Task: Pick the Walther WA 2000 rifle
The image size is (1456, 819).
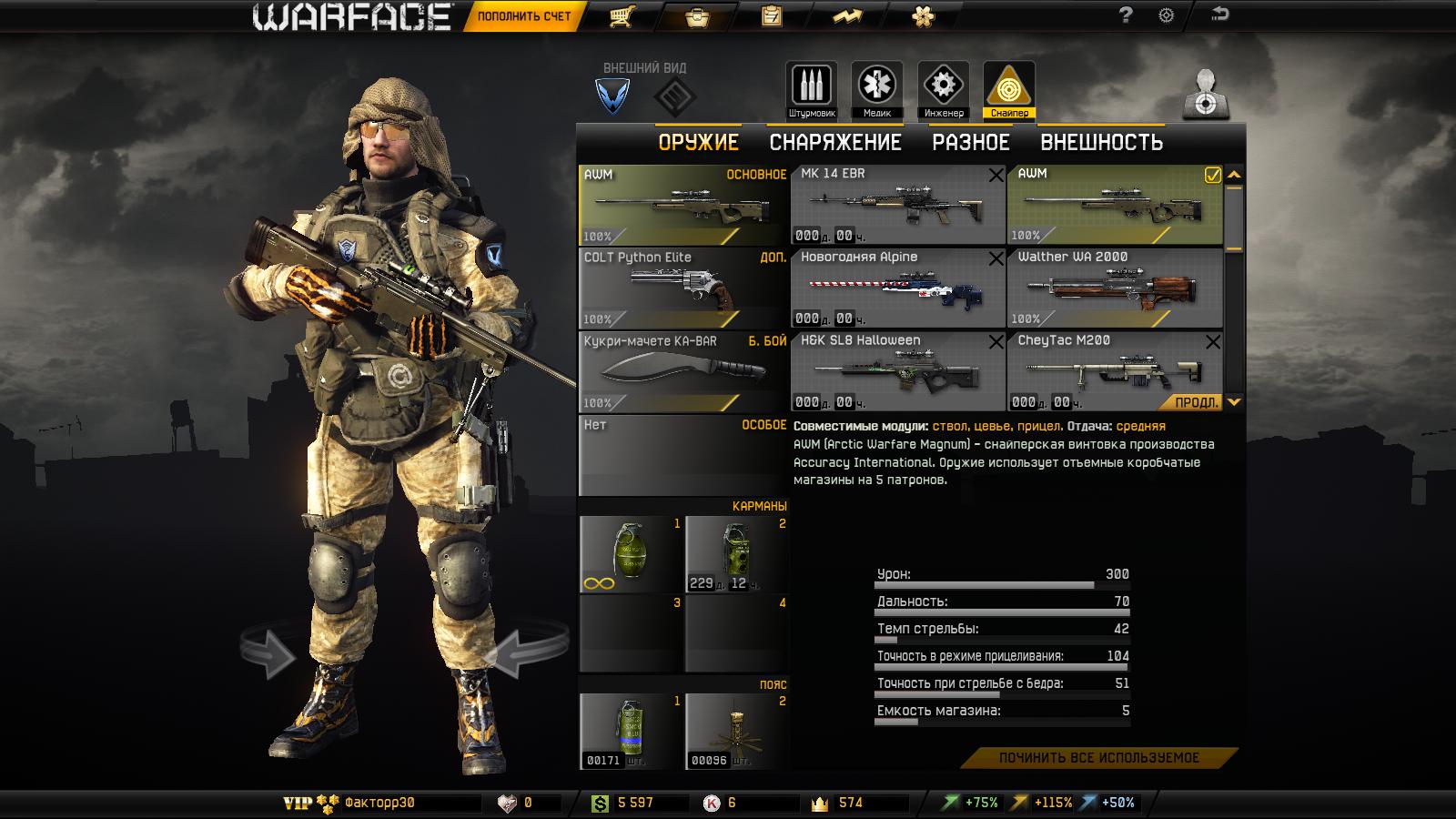Action: pos(1114,288)
